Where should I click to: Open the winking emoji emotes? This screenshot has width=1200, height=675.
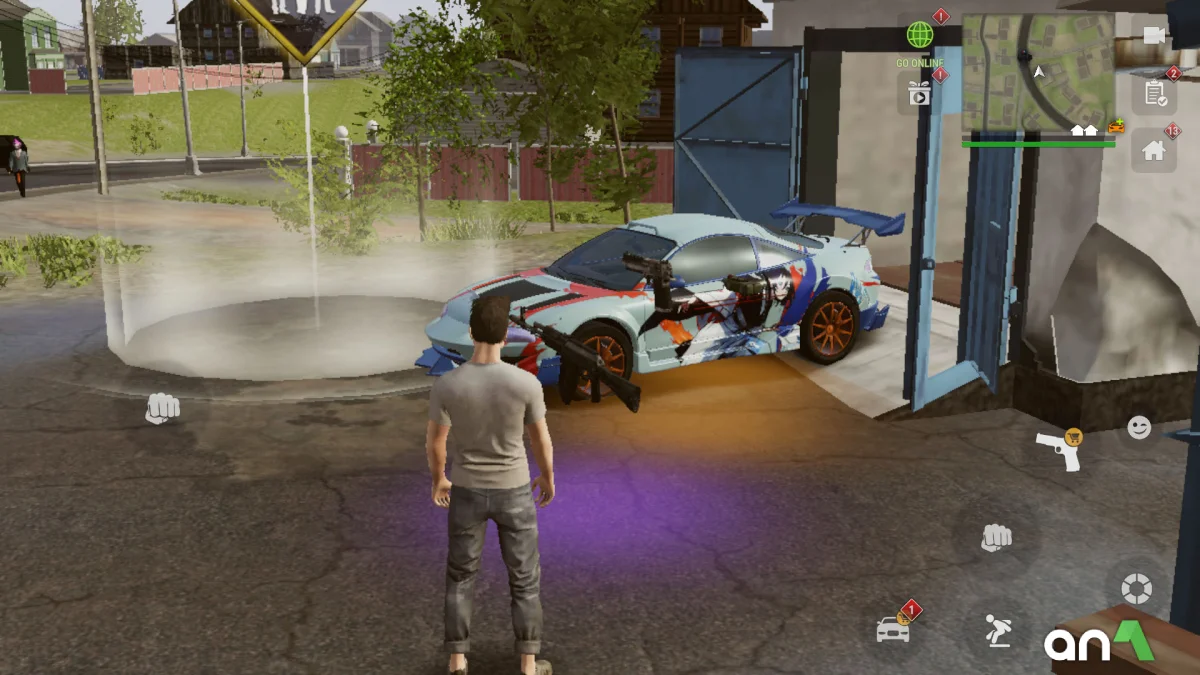(x=1139, y=428)
